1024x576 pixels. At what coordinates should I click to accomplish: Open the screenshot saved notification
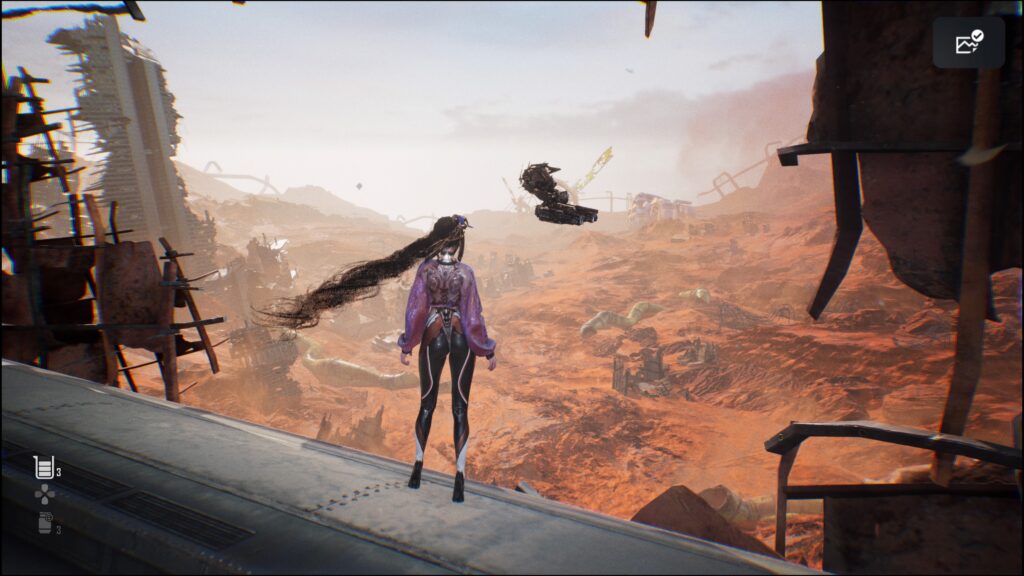click(x=968, y=43)
